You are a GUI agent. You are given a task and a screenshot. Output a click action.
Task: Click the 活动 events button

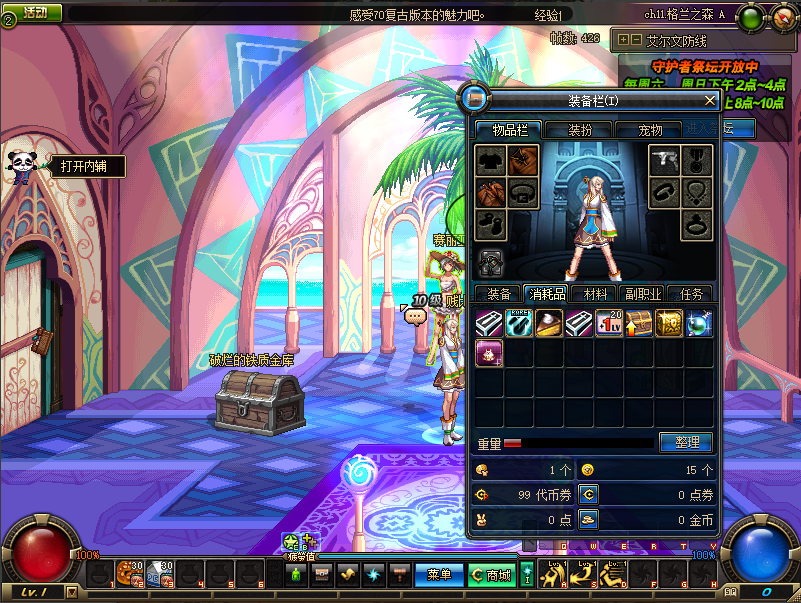(37, 13)
